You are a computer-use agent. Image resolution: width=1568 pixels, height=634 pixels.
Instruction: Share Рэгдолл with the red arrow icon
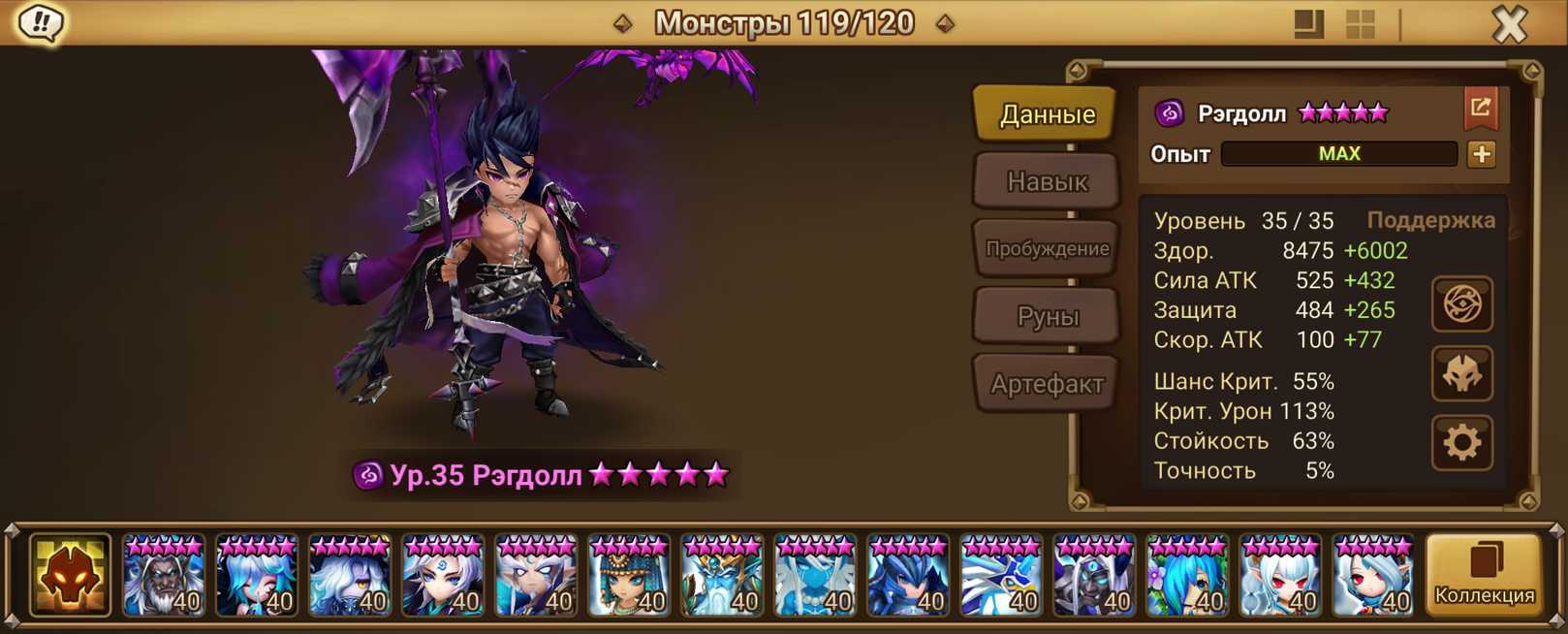1480,109
